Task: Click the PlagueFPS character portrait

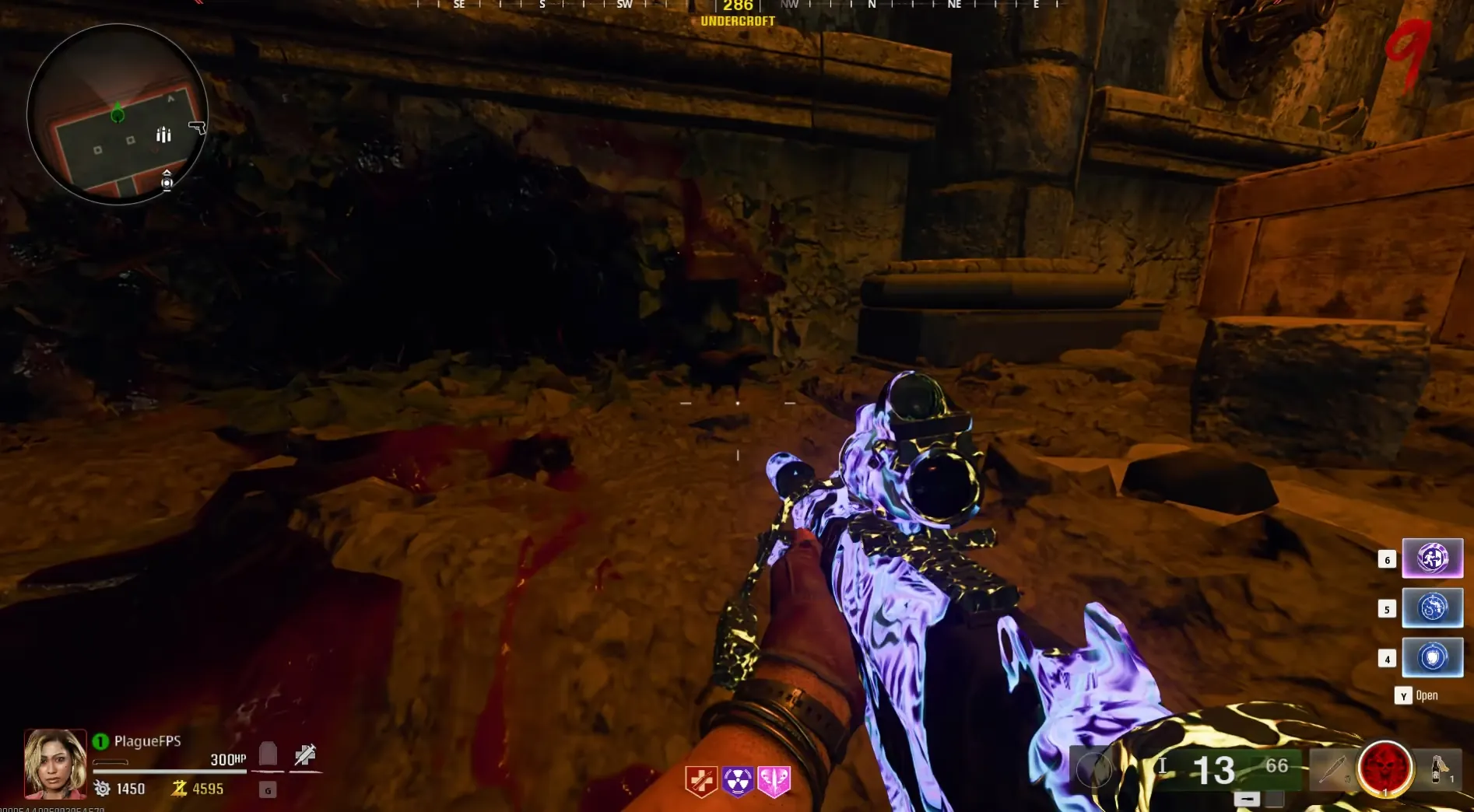Action: point(55,763)
